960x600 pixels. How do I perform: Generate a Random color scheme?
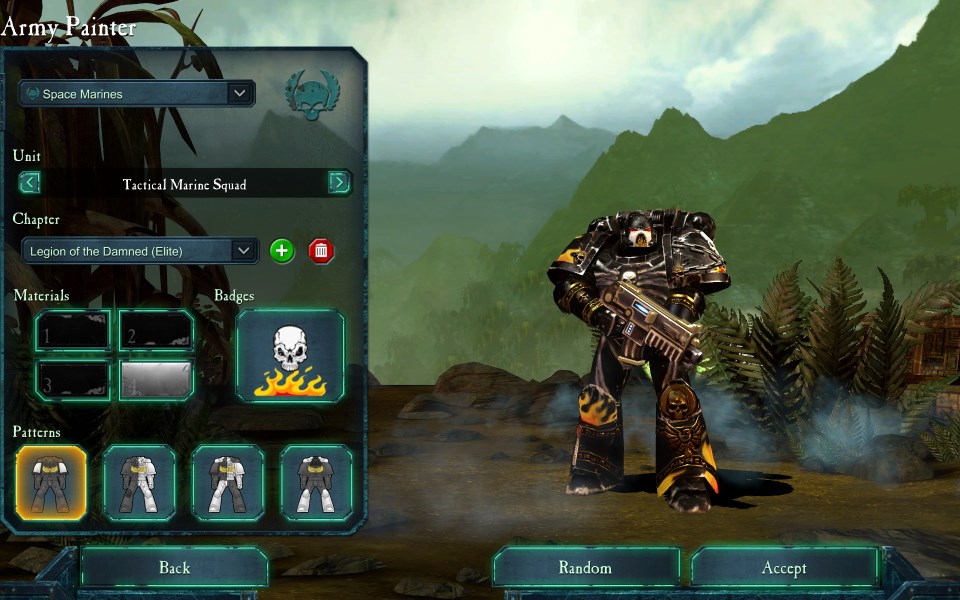(585, 568)
